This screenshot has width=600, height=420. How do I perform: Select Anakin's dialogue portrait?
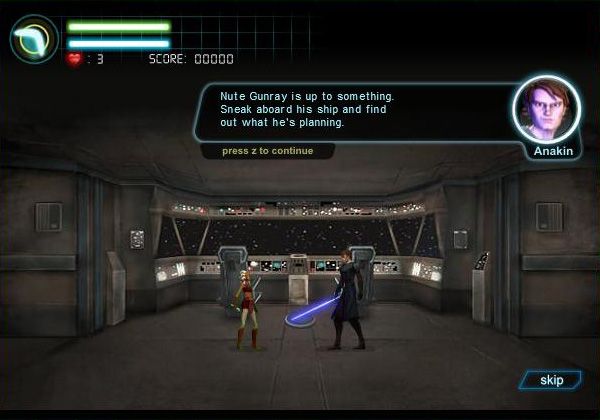[546, 108]
